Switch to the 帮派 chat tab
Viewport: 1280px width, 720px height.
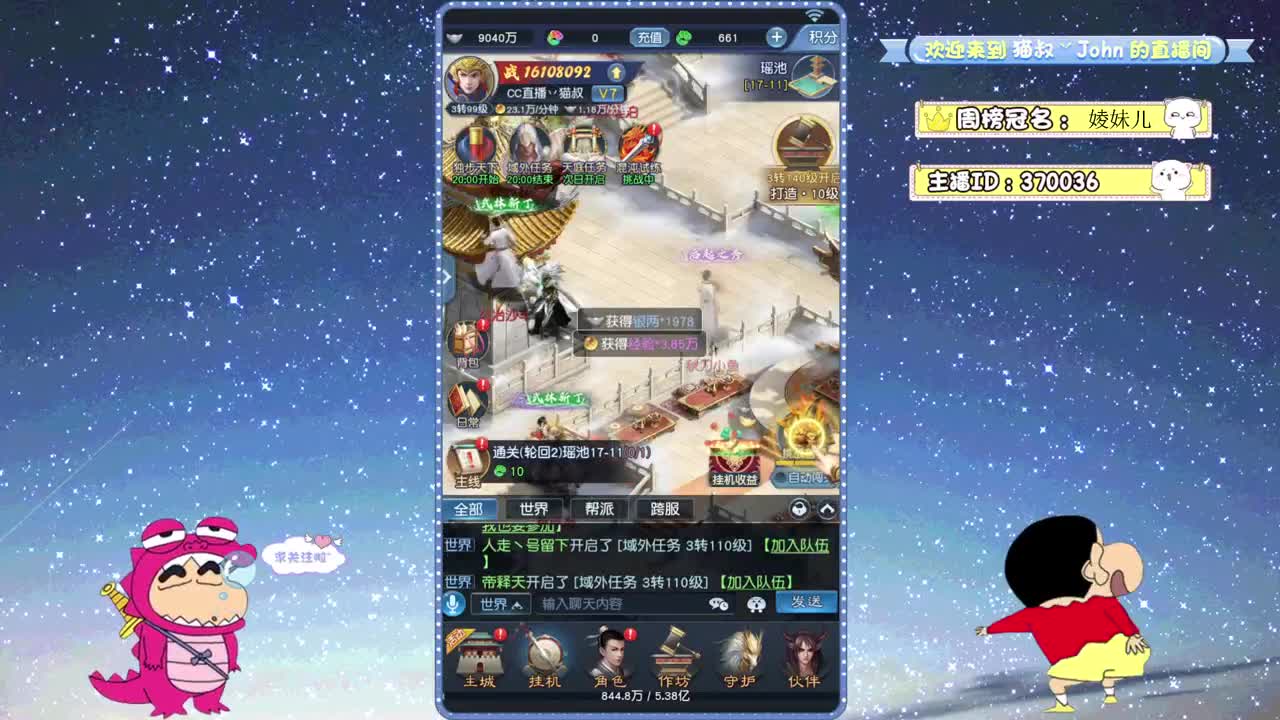click(600, 510)
